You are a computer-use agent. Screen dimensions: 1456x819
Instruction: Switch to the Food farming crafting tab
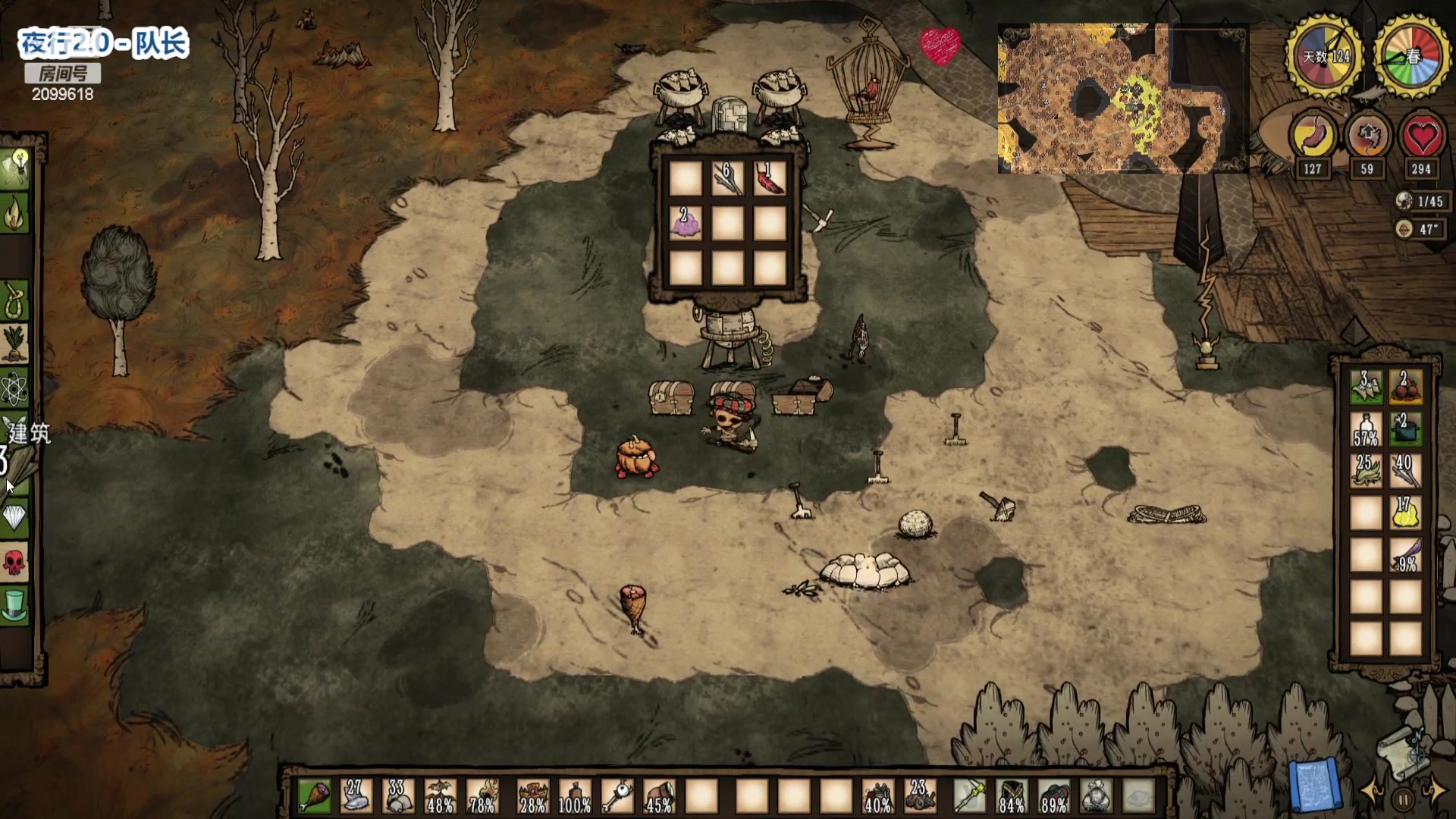click(x=15, y=345)
